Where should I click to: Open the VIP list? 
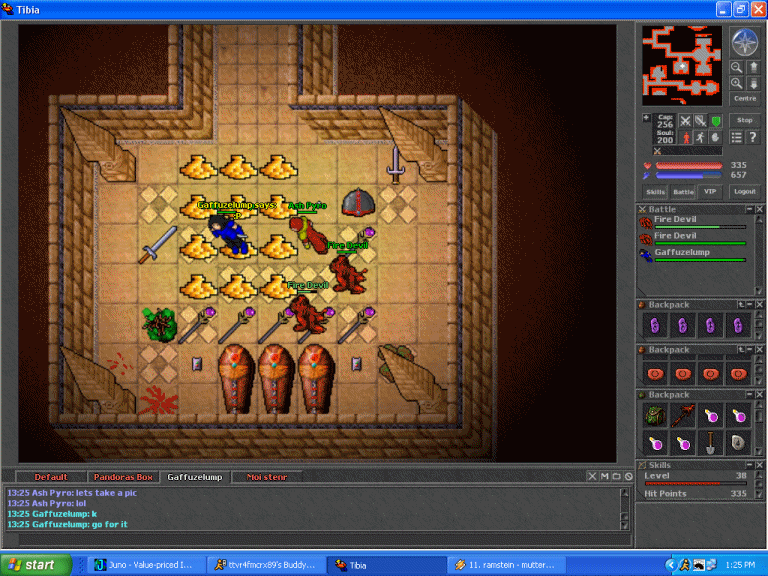pyautogui.click(x=710, y=191)
